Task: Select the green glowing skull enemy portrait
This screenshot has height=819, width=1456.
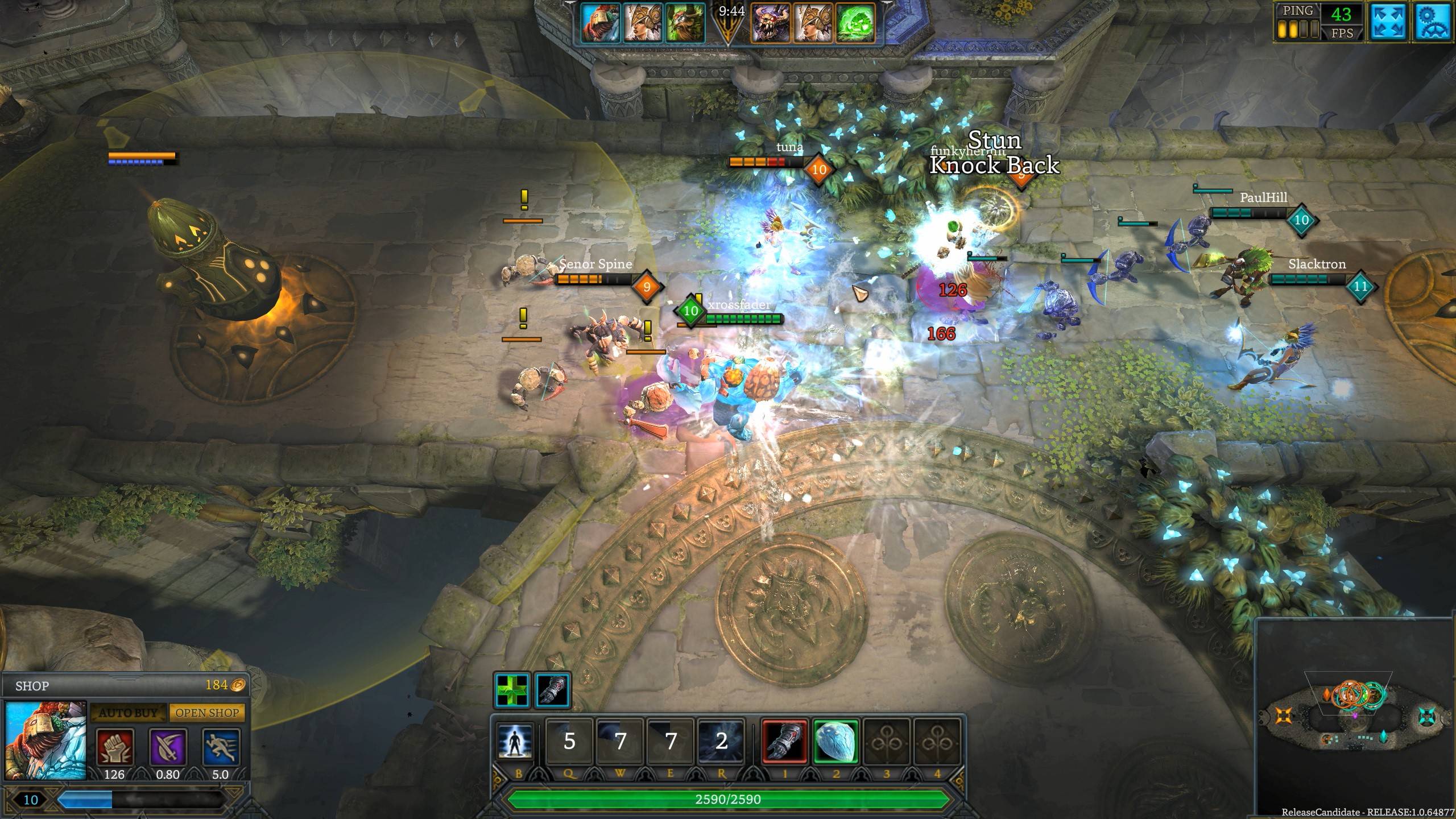Action: pyautogui.click(x=855, y=23)
